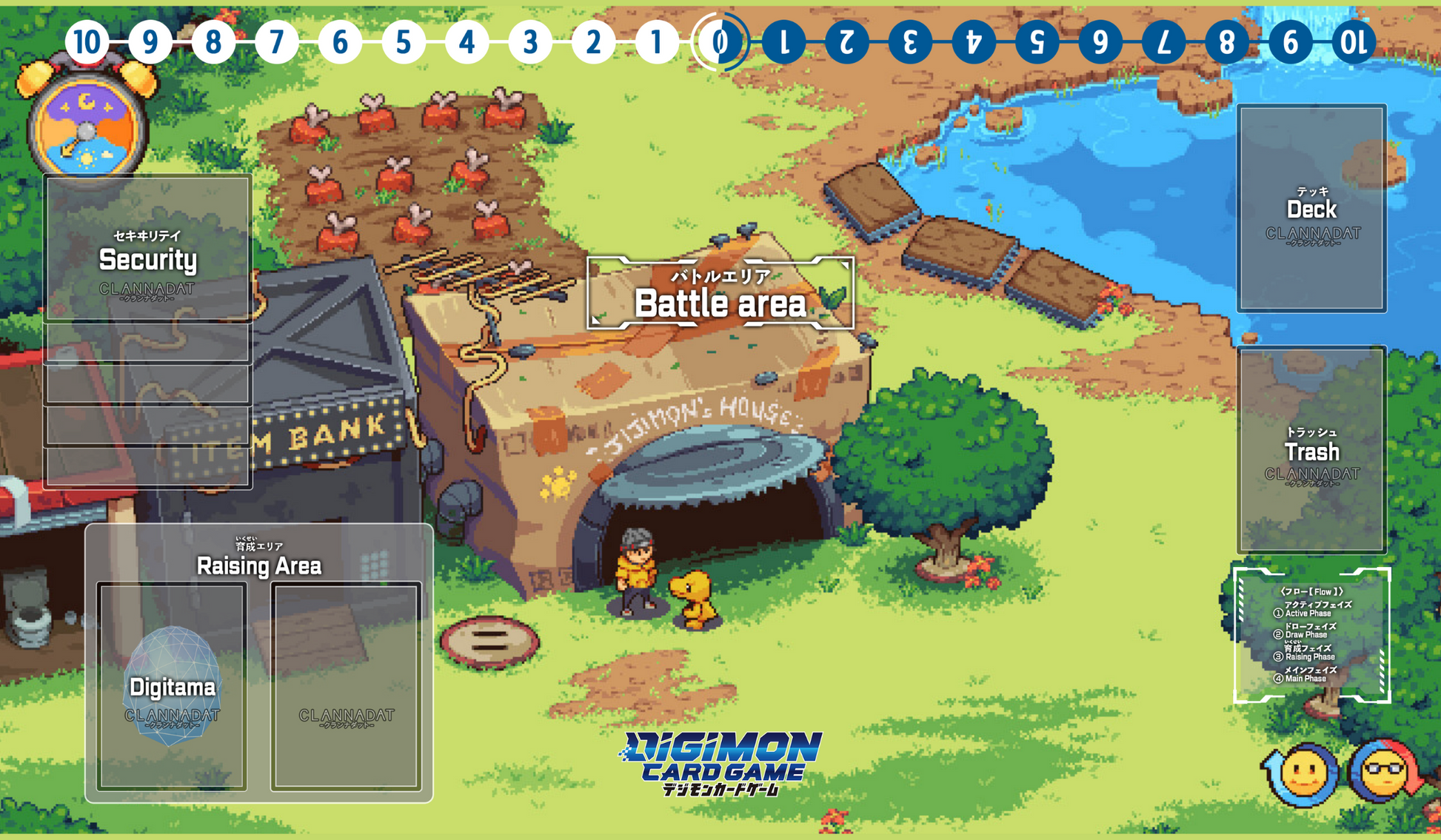Viewport: 1441px width, 840px height.
Task: Choose white memory number 5
Action: 403,42
